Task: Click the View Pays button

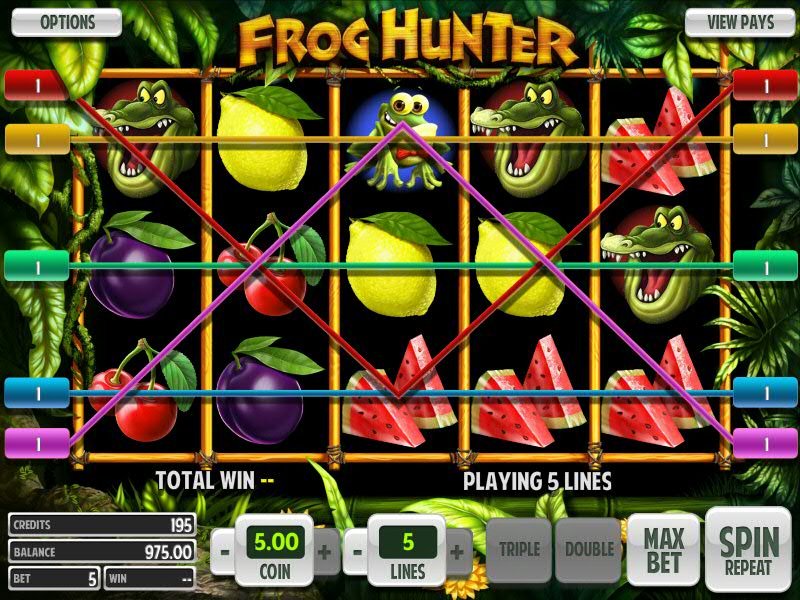Action: (735, 22)
